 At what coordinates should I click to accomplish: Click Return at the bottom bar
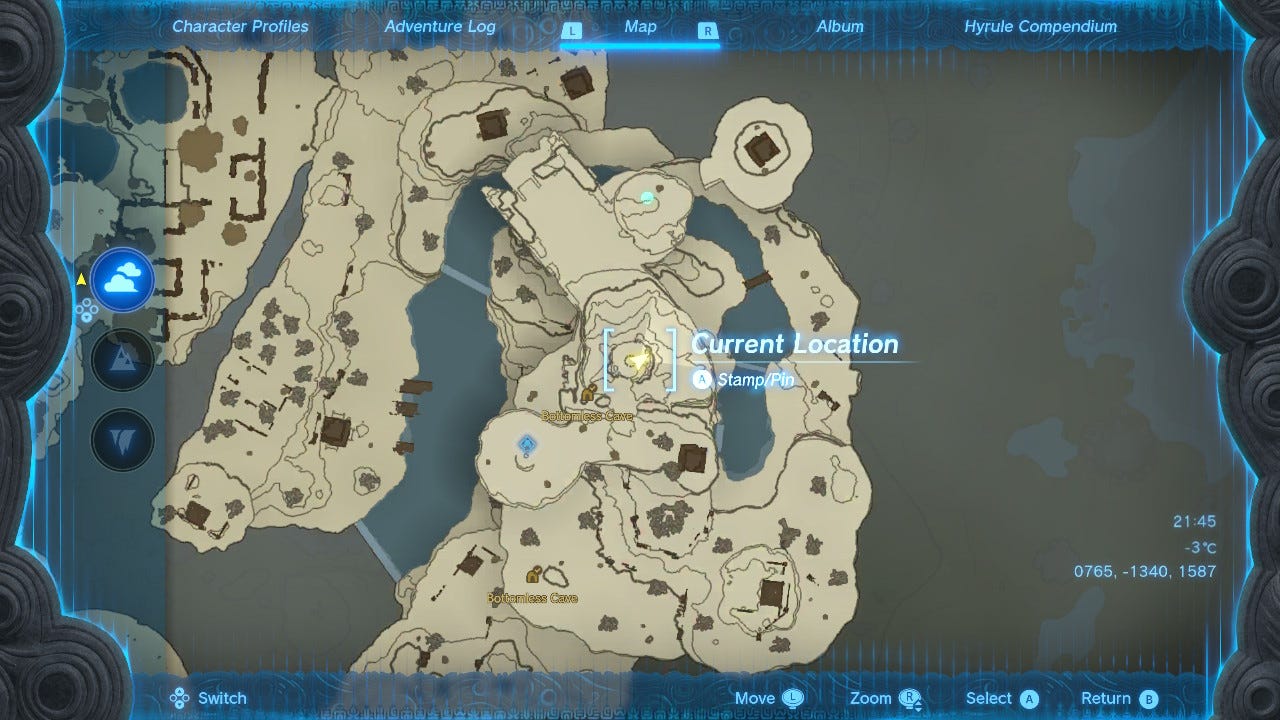(x=1117, y=698)
